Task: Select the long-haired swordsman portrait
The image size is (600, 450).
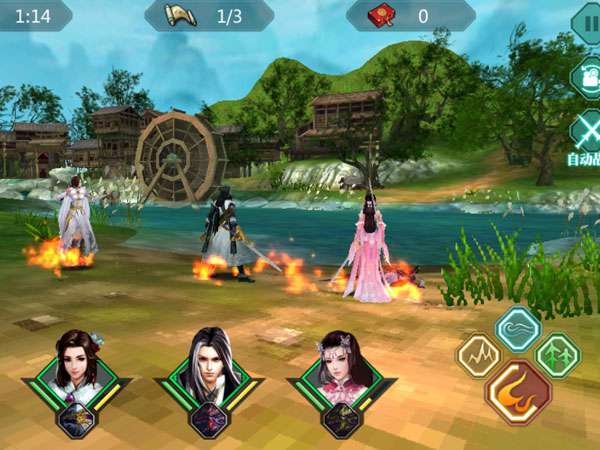Action: 208,366
